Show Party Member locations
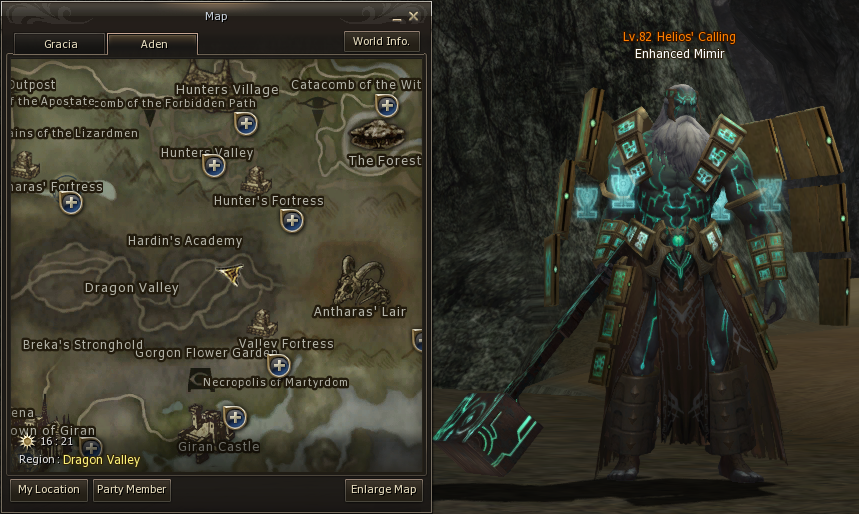 pos(131,490)
